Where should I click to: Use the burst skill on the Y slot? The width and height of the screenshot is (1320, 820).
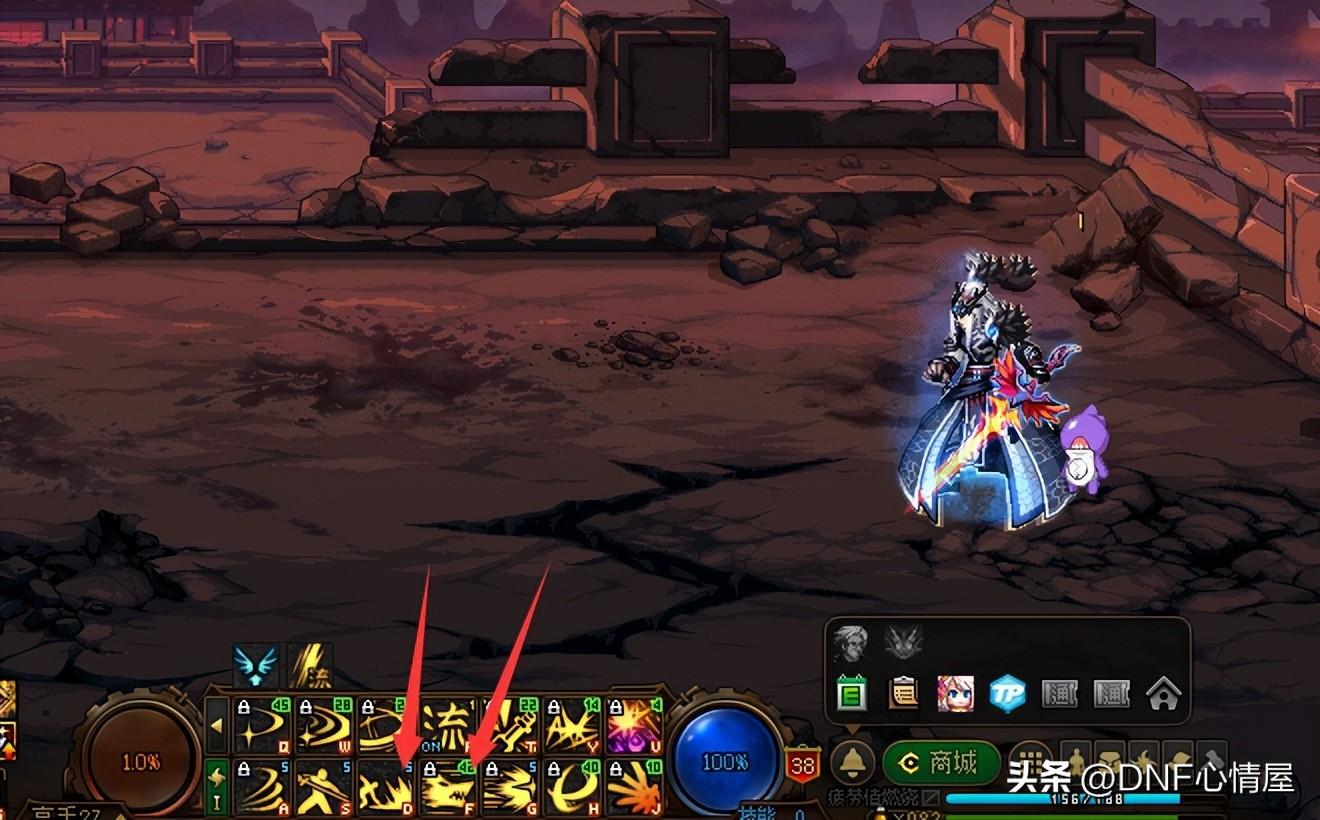click(573, 725)
